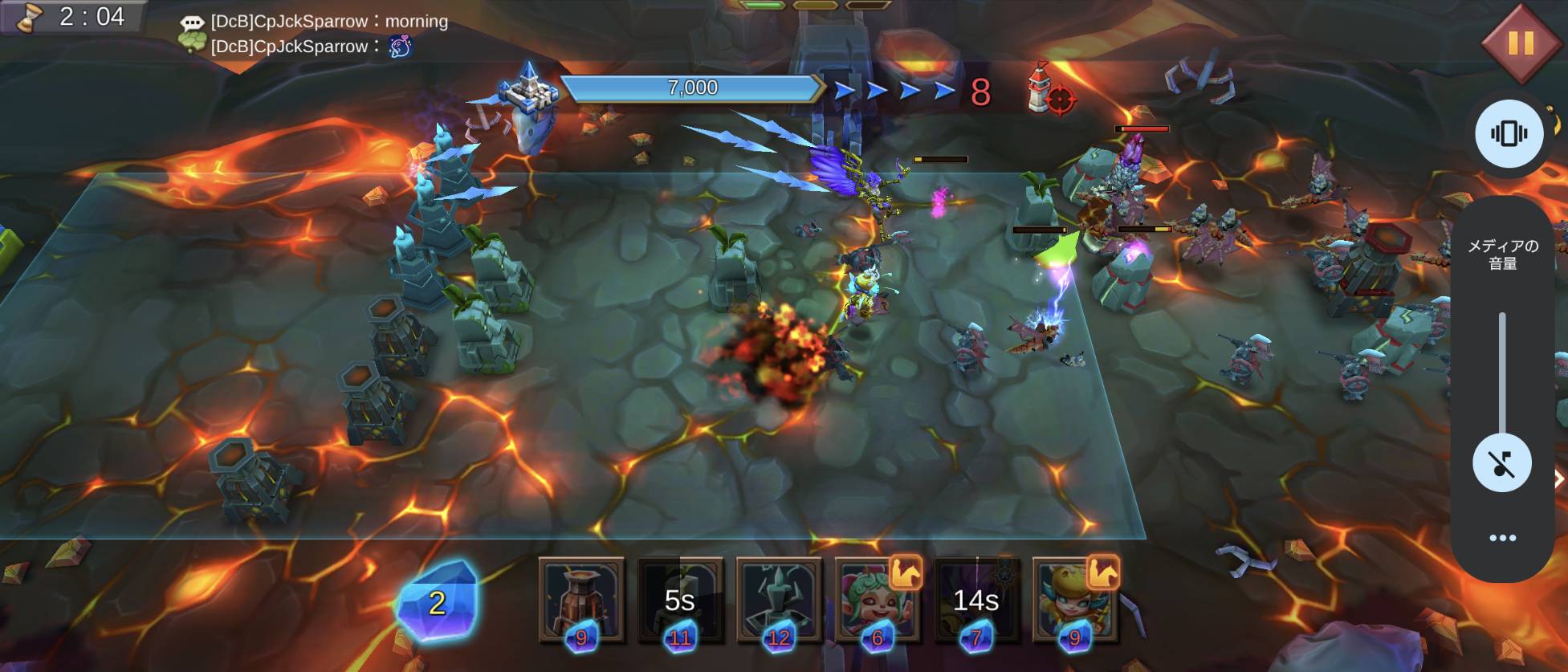This screenshot has height=672, width=1568.
Task: Open more volume options via three dots
Action: tap(1502, 538)
